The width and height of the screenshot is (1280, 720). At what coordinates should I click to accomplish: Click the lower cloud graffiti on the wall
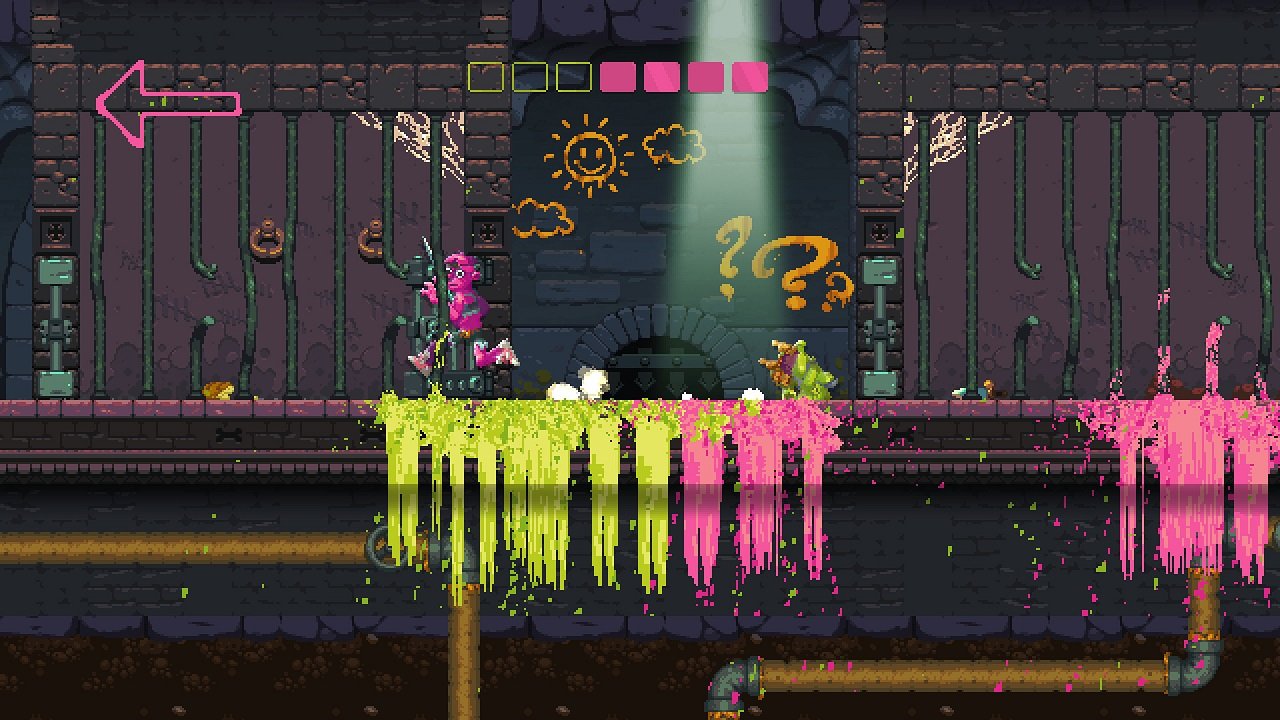[x=540, y=218]
